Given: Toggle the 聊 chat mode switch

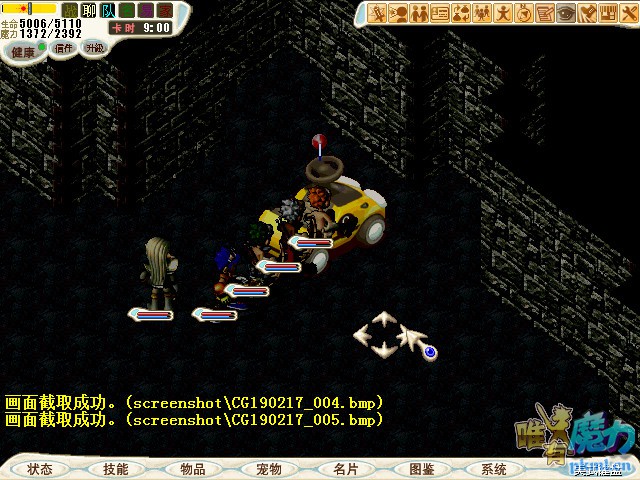Looking at the screenshot, I should (x=89, y=10).
